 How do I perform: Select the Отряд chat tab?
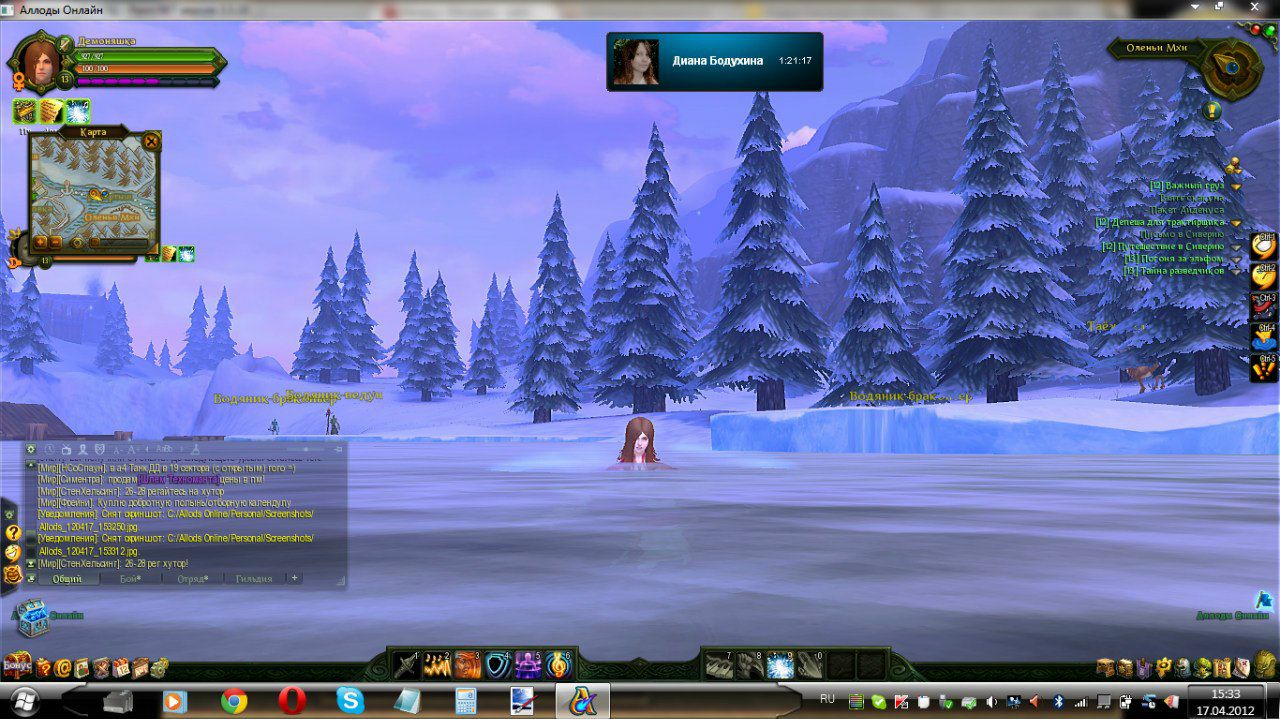point(192,579)
